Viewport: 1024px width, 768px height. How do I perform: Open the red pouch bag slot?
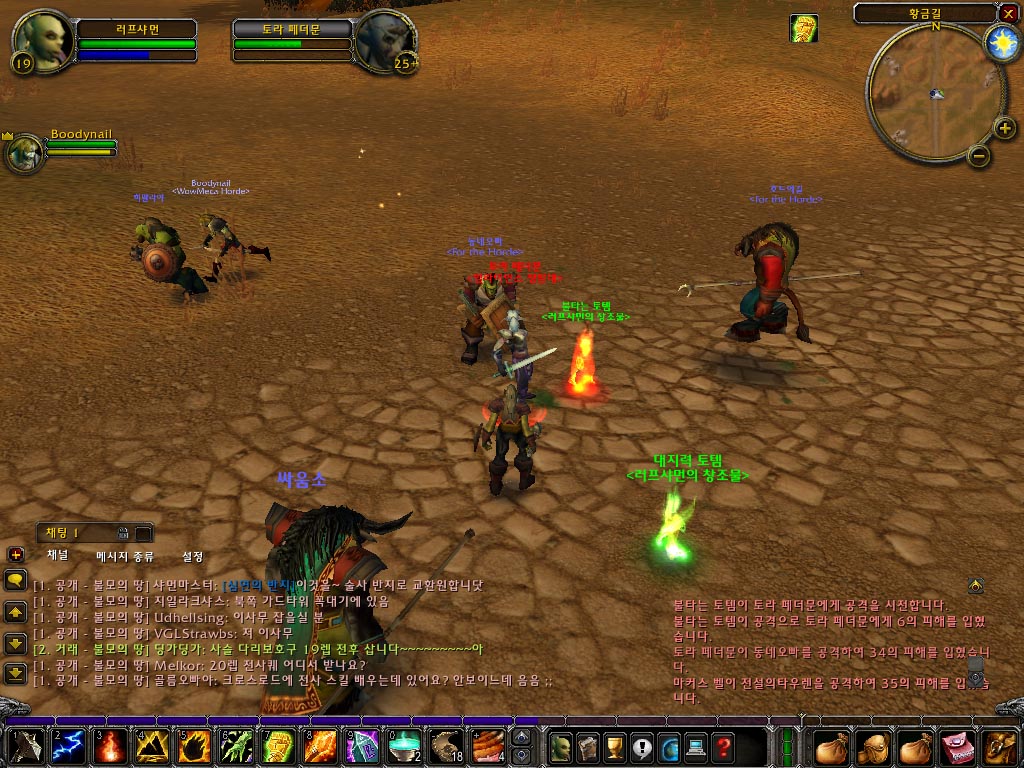coord(959,747)
